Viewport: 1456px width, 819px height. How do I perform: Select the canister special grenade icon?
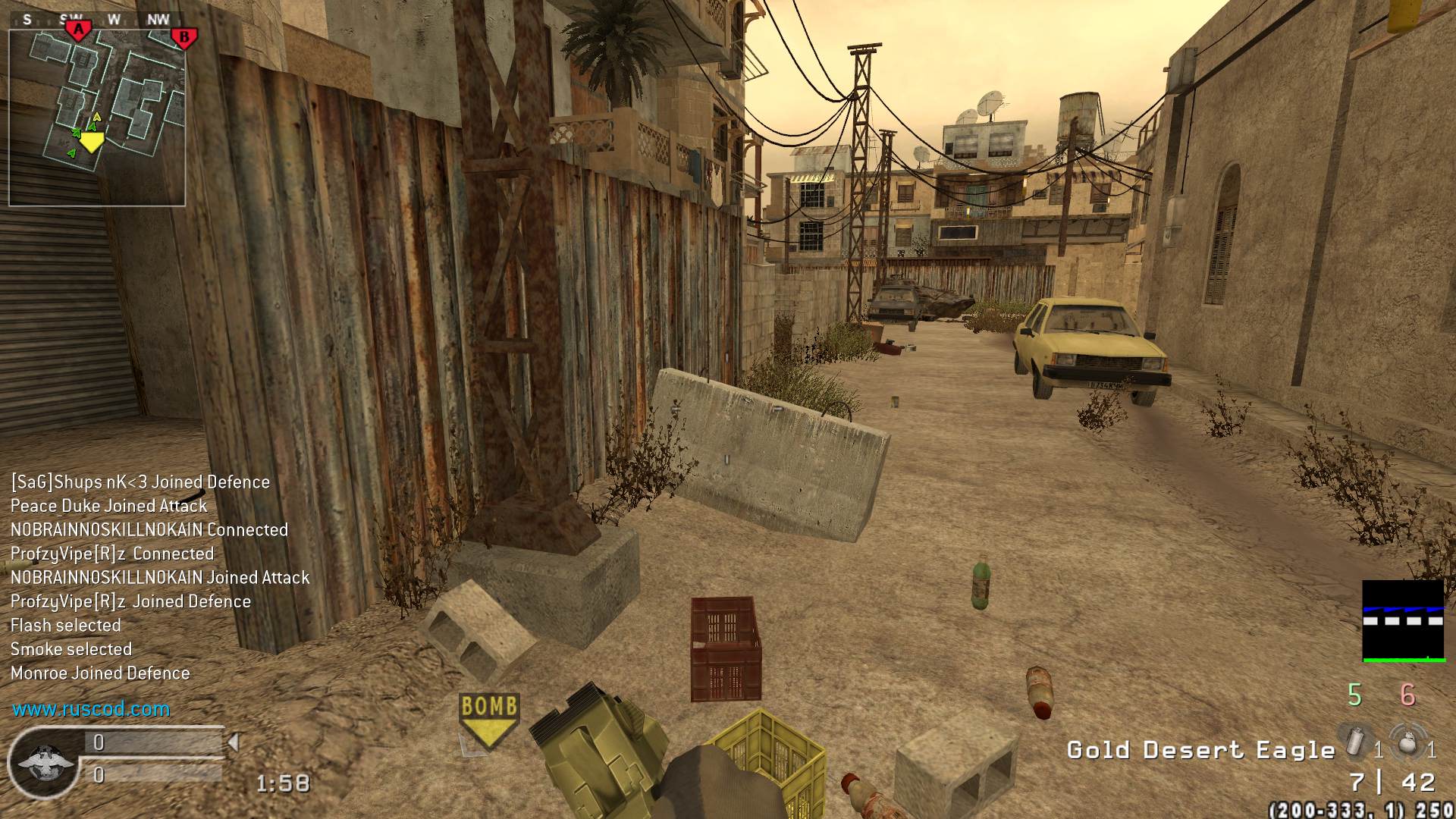1357,741
